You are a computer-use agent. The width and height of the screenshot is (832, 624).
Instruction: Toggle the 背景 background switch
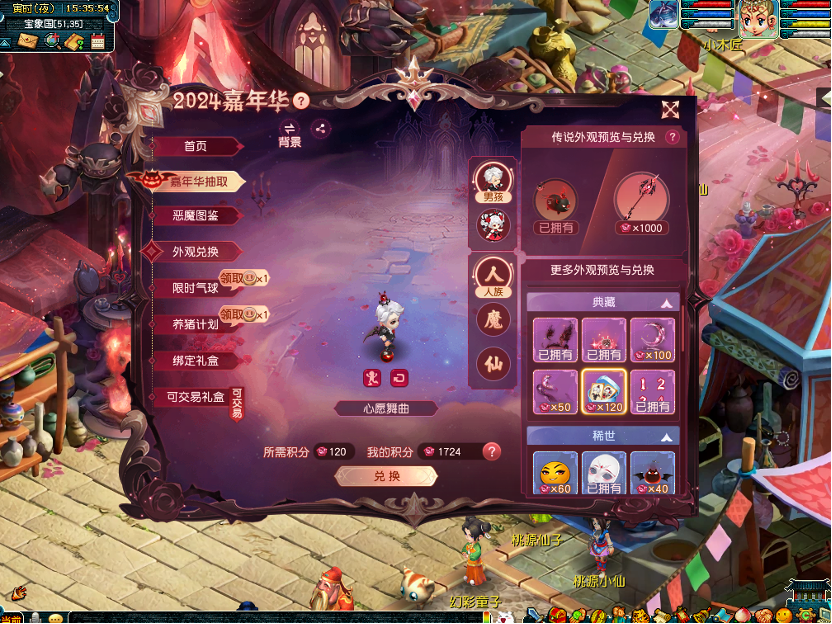pos(289,133)
